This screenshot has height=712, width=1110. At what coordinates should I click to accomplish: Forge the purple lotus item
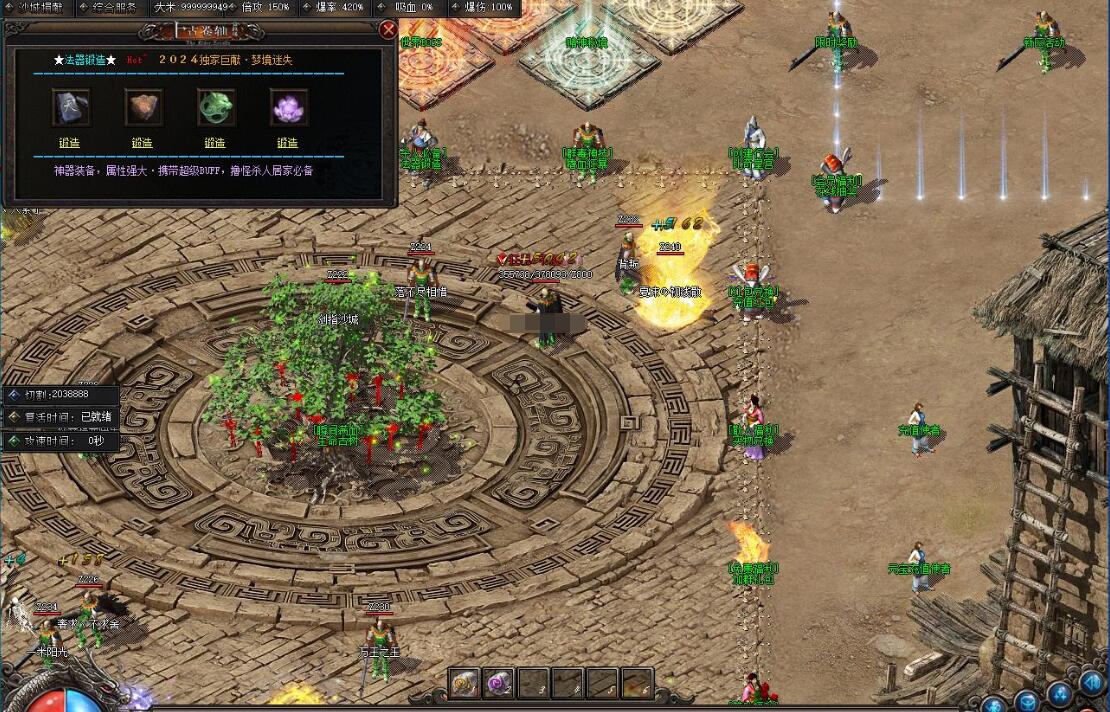pos(288,143)
